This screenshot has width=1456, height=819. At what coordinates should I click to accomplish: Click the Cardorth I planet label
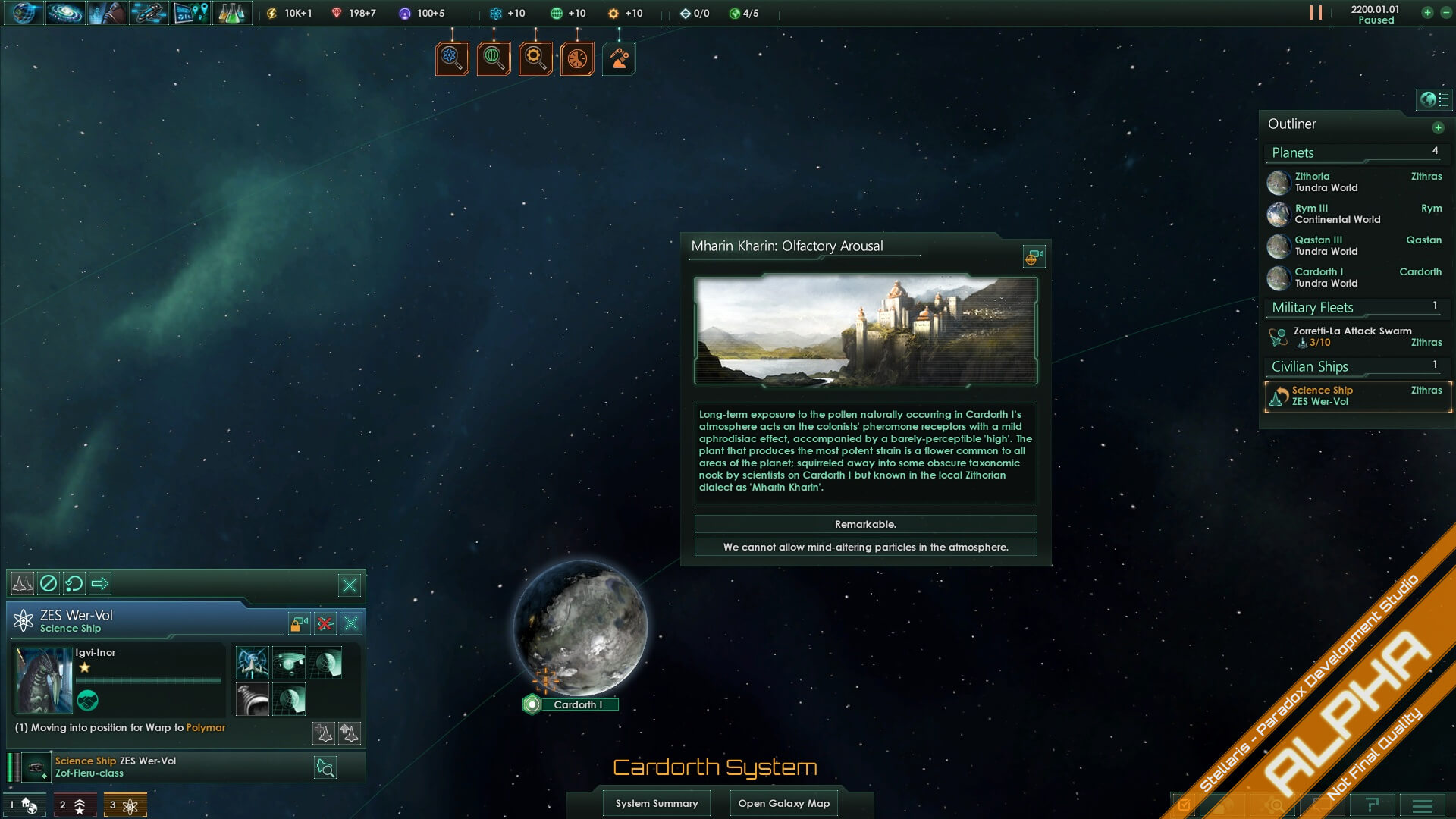point(578,704)
